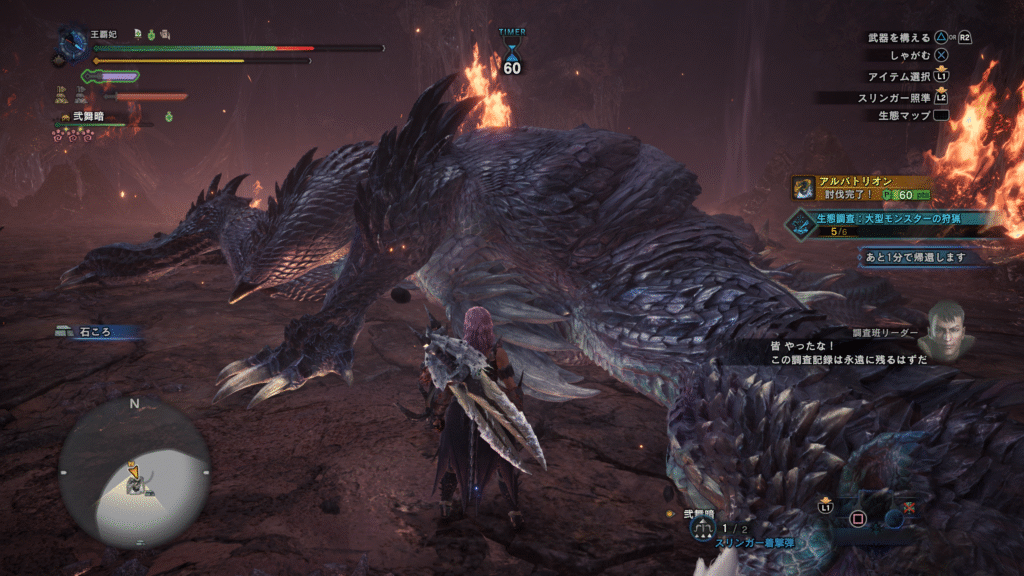
Task: Click the time-of-day clock emblem
Action: (x=73, y=44)
